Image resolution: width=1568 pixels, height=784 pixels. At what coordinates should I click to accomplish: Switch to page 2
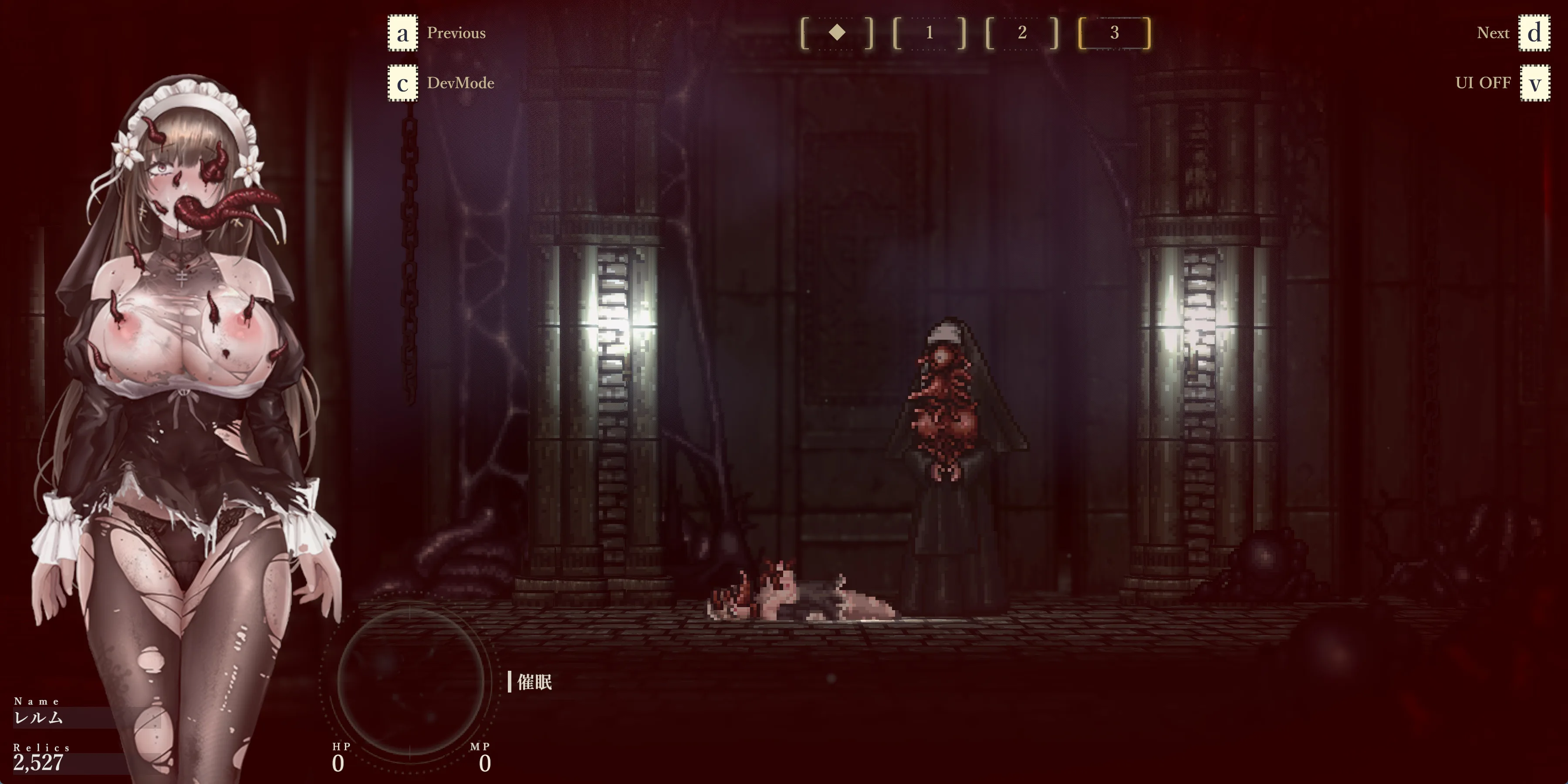point(1022,33)
